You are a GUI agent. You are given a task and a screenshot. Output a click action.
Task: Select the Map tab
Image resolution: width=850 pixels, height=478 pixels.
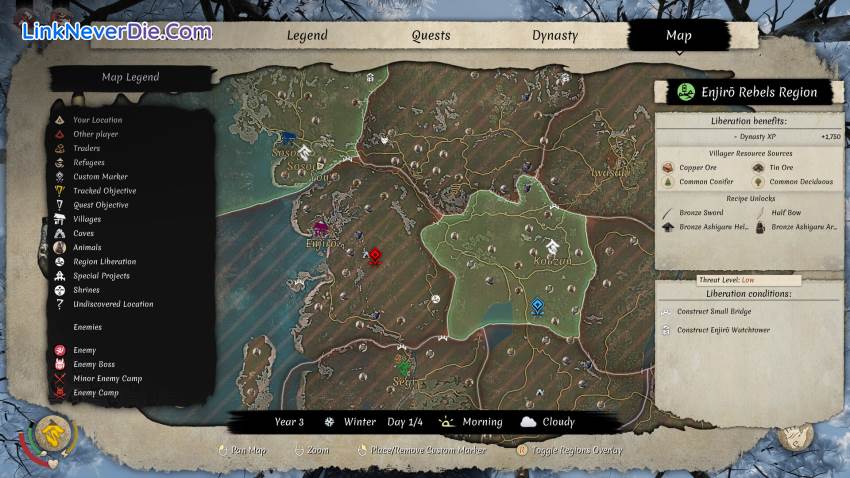coord(678,36)
